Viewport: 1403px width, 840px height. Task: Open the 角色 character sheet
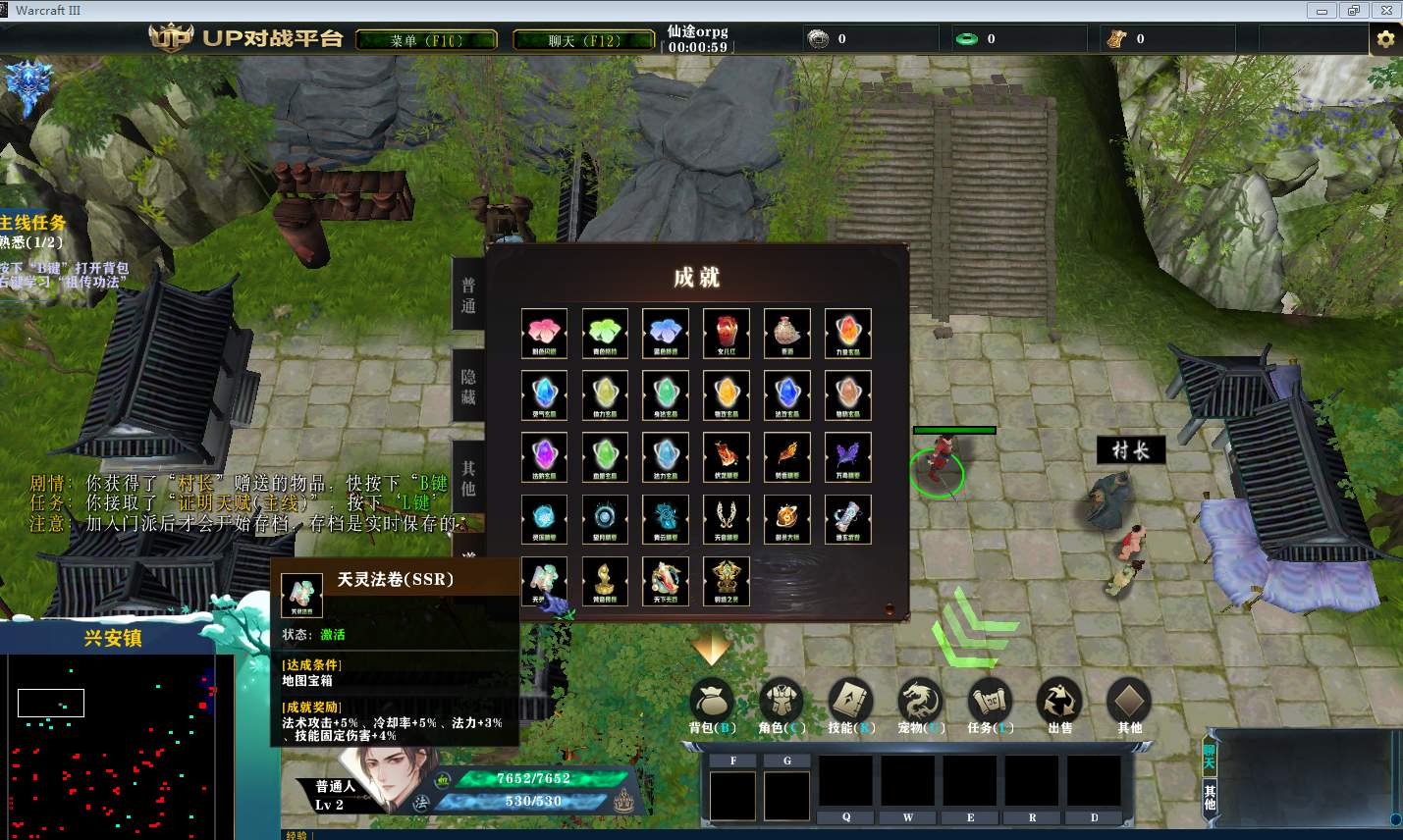782,703
